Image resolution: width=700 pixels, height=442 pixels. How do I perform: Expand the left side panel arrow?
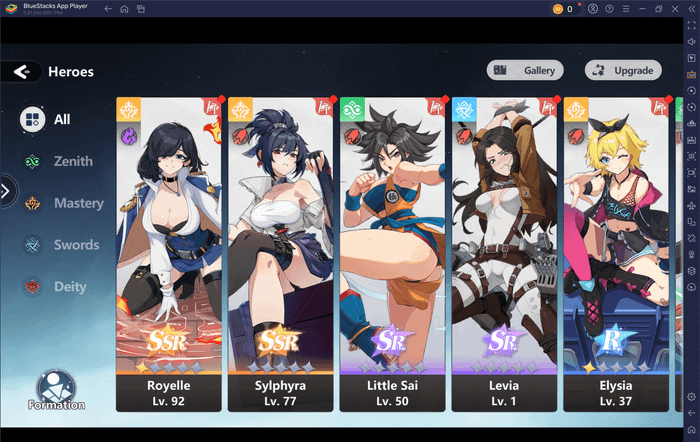tap(7, 190)
